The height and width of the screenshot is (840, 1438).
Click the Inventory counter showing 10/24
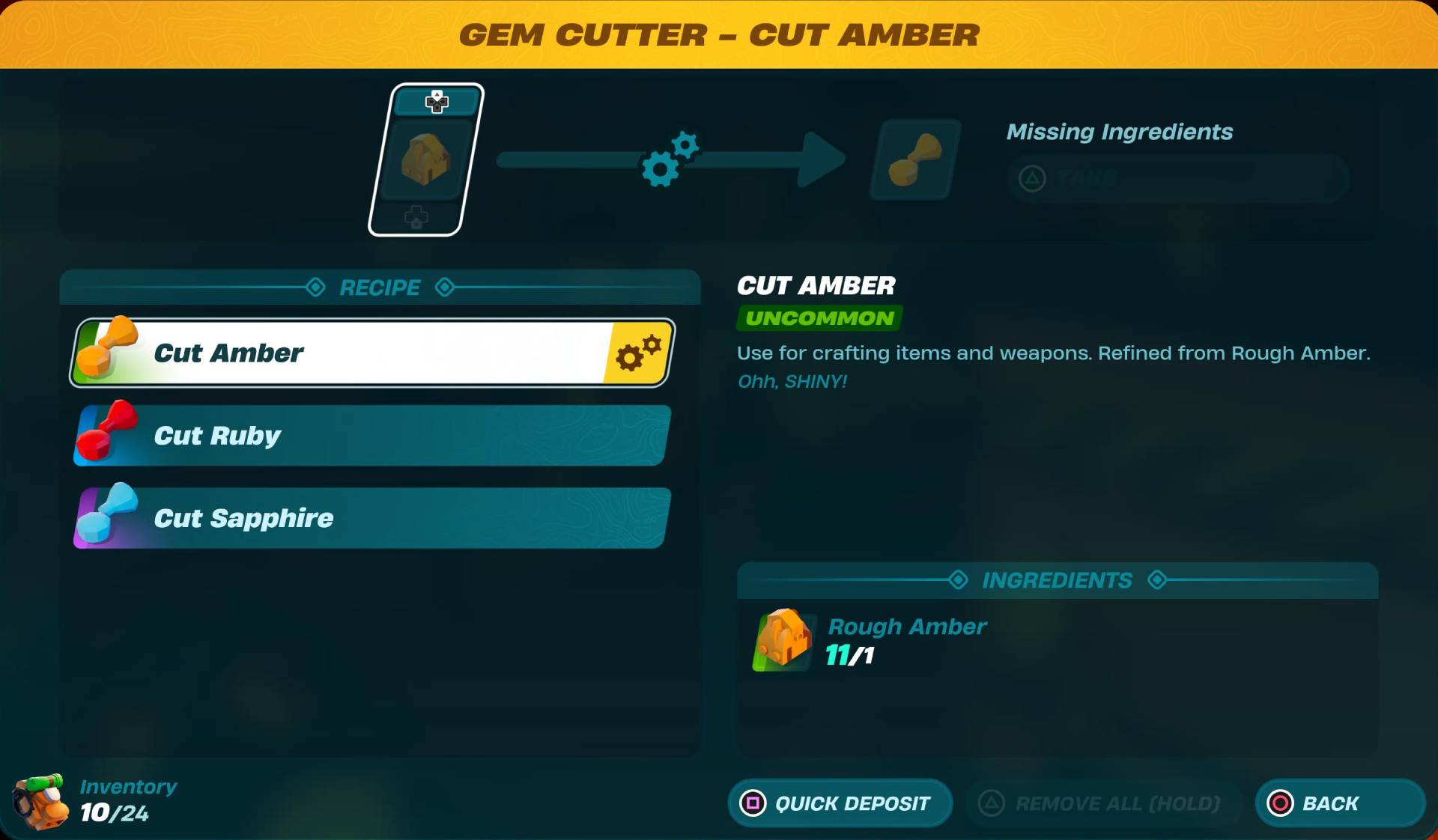[114, 815]
